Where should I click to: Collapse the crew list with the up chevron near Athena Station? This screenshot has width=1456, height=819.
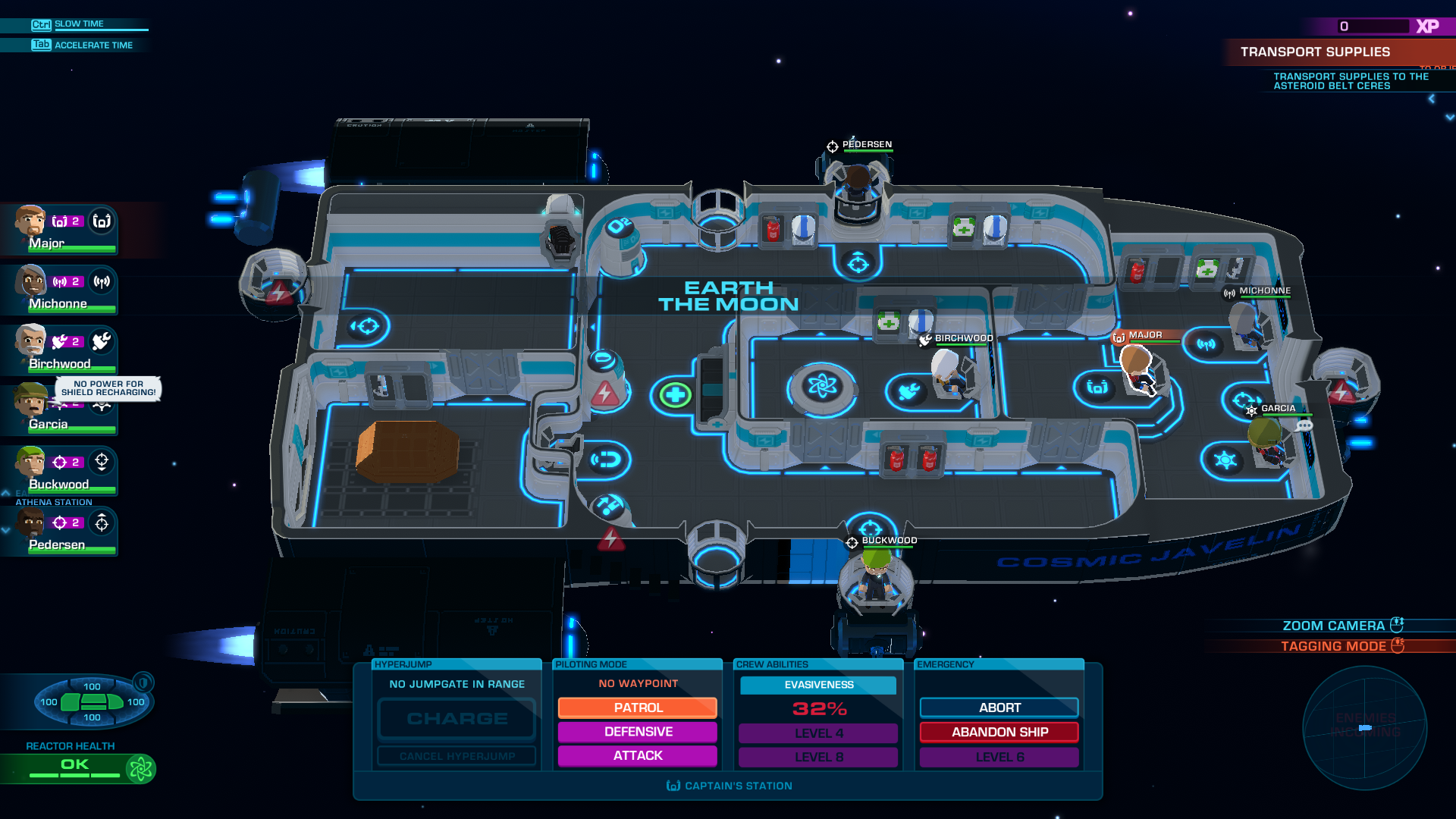coord(5,494)
